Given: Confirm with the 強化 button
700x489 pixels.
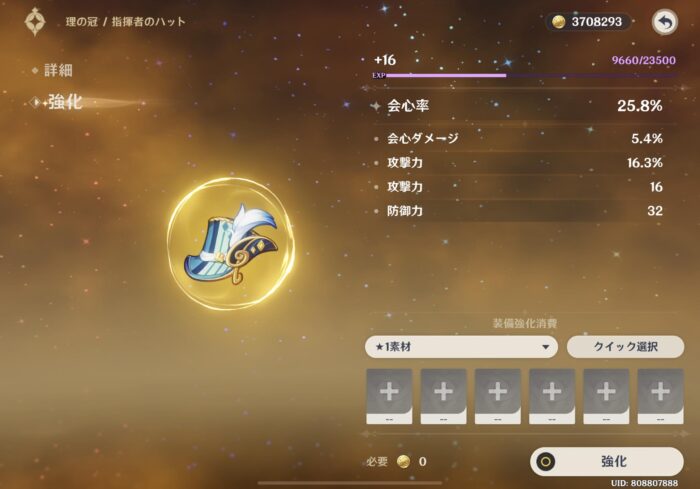Looking at the screenshot, I should click(x=607, y=461).
